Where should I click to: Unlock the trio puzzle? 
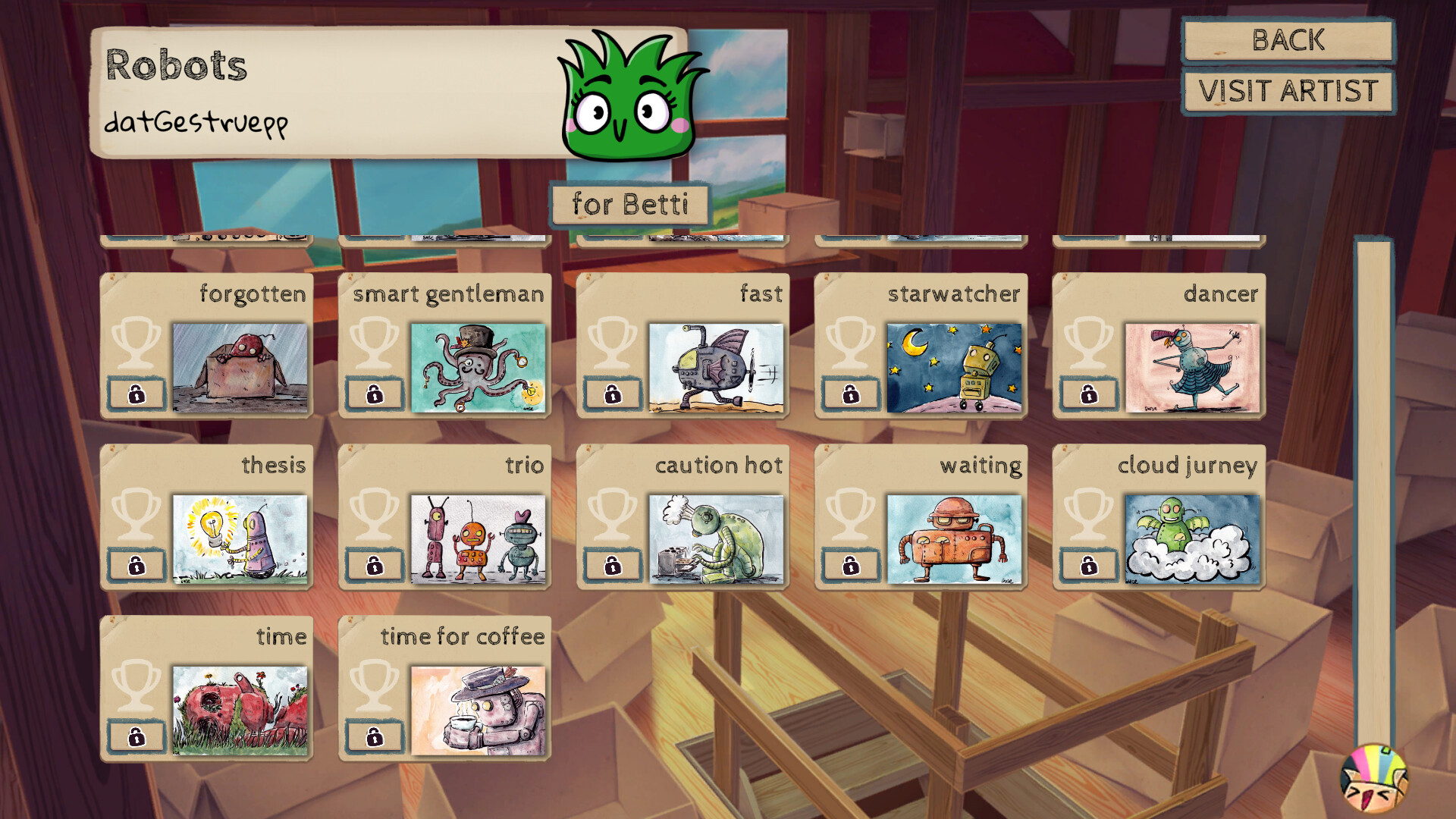(x=373, y=566)
